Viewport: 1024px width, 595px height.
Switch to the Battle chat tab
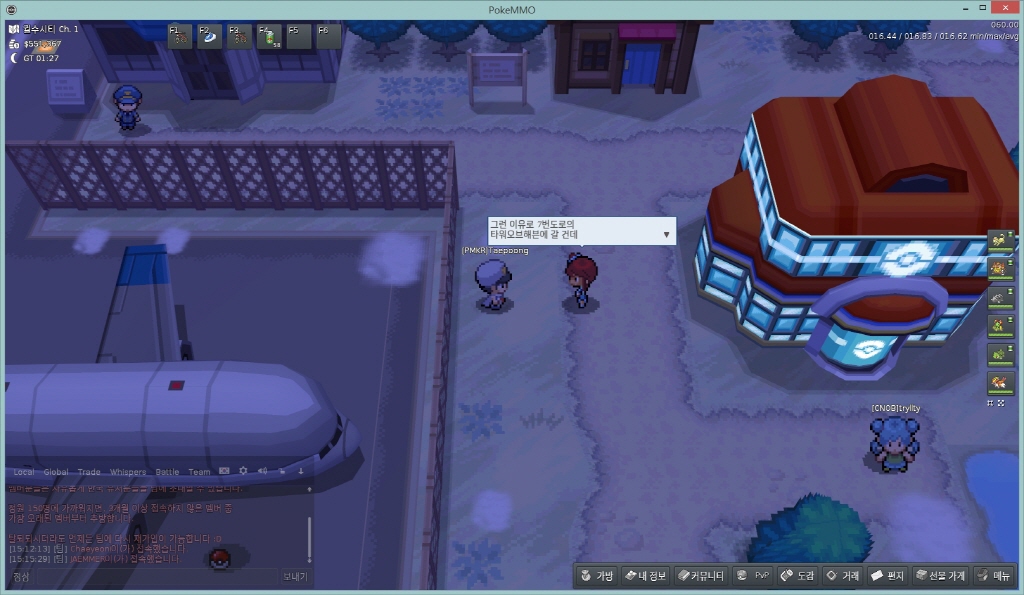coord(167,472)
